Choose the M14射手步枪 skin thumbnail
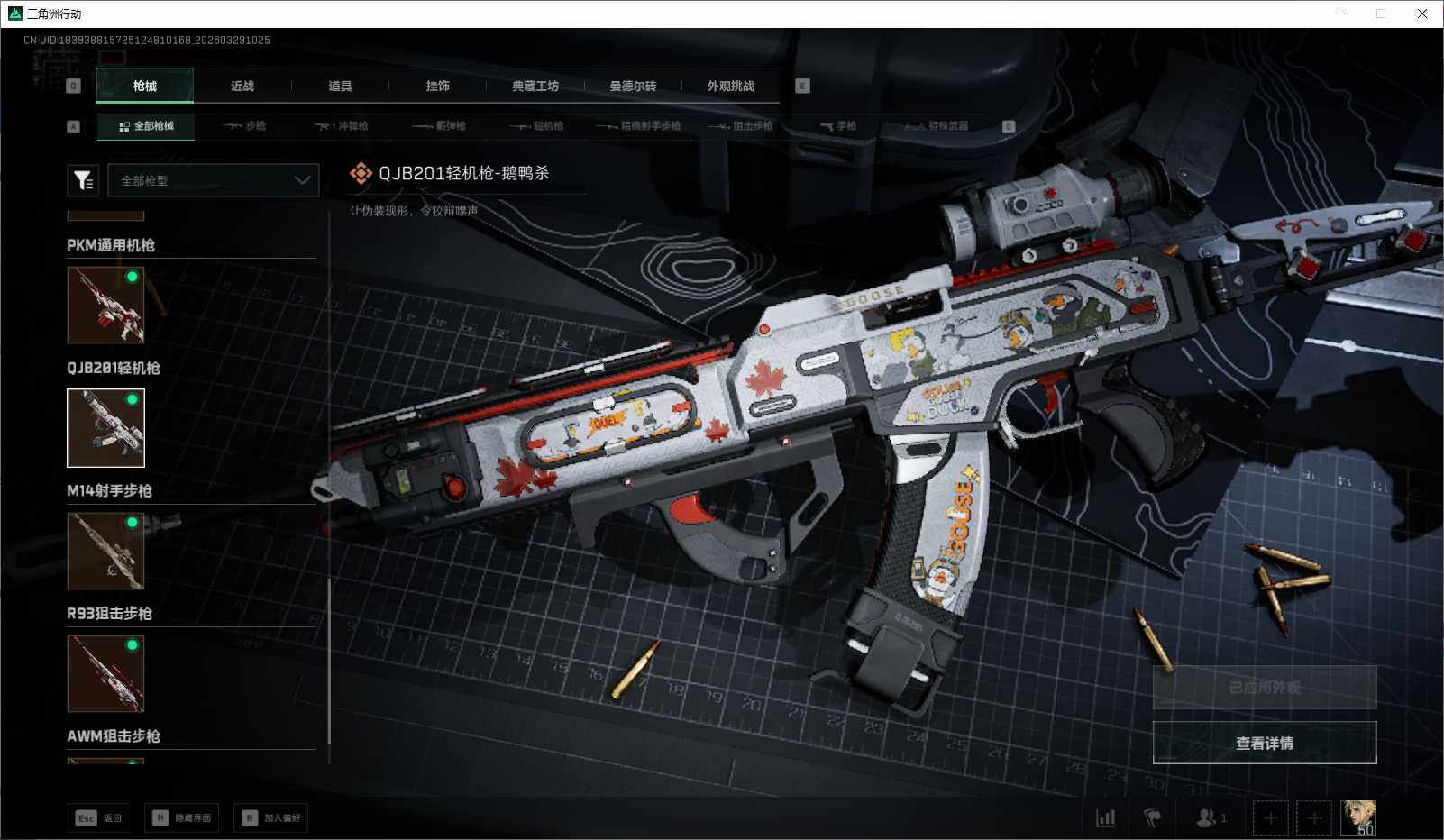1444x840 pixels. 105,550
